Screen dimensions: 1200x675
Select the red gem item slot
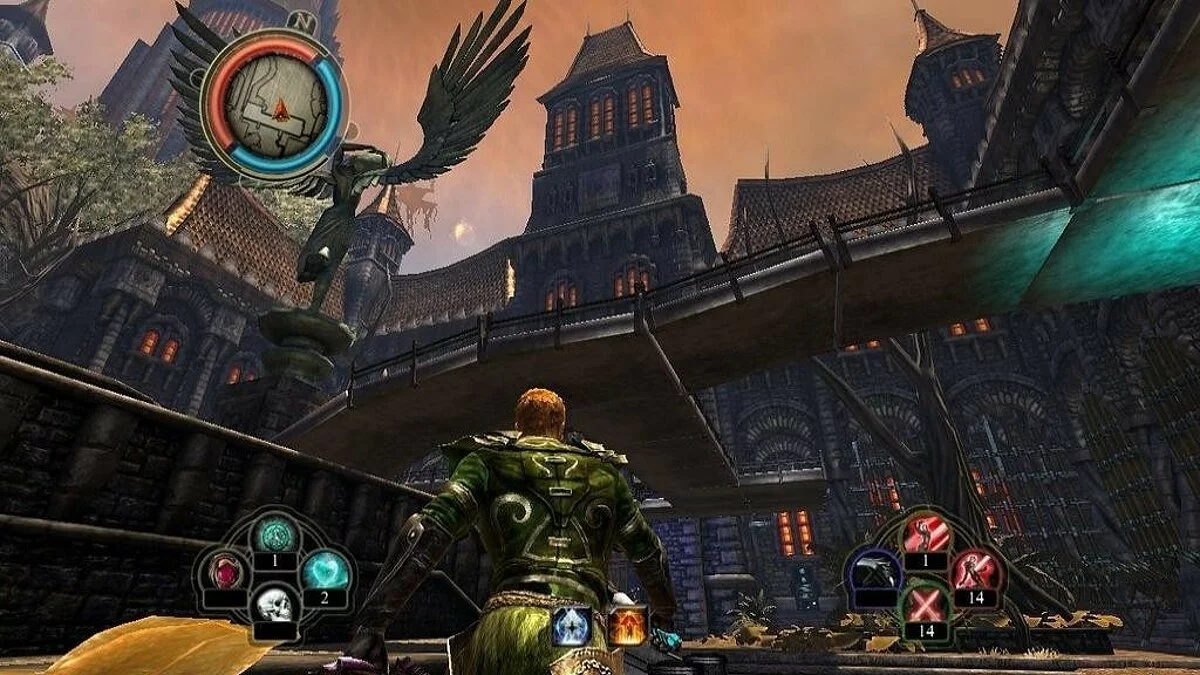coord(228,572)
